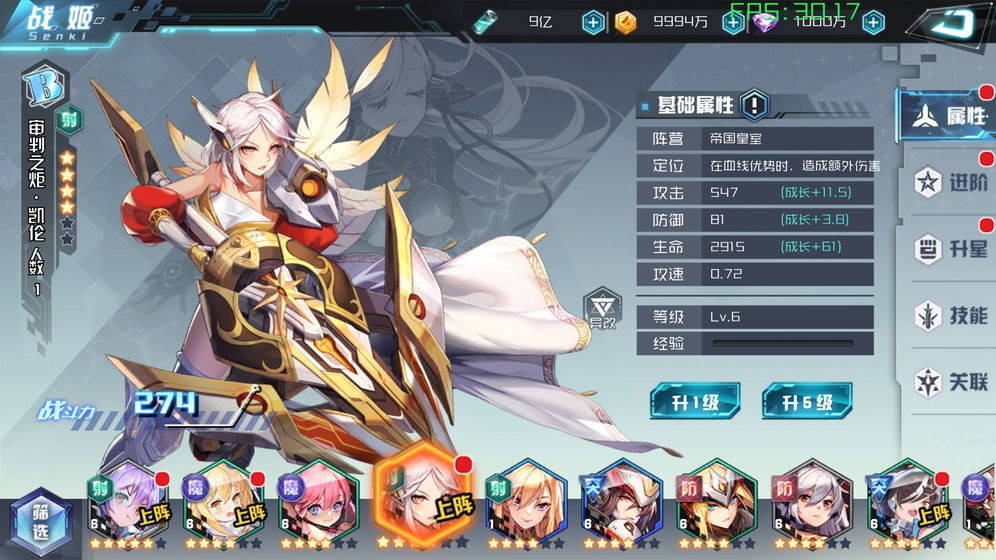Viewport: 996px width, 560px height.
Task: Choose the pink-haired mage portrait
Action: point(318,503)
